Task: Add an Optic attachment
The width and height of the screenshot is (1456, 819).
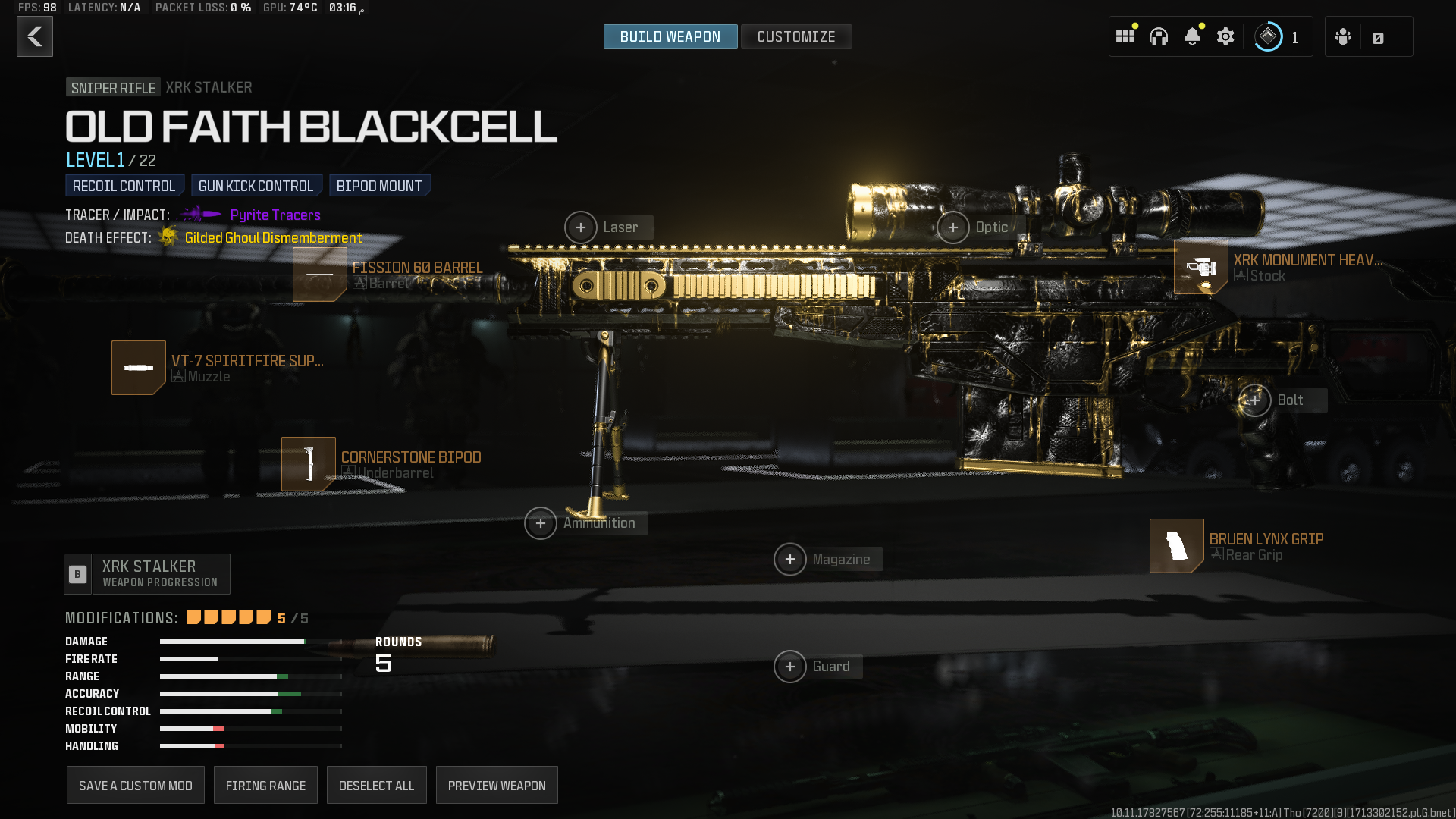Action: [x=953, y=227]
